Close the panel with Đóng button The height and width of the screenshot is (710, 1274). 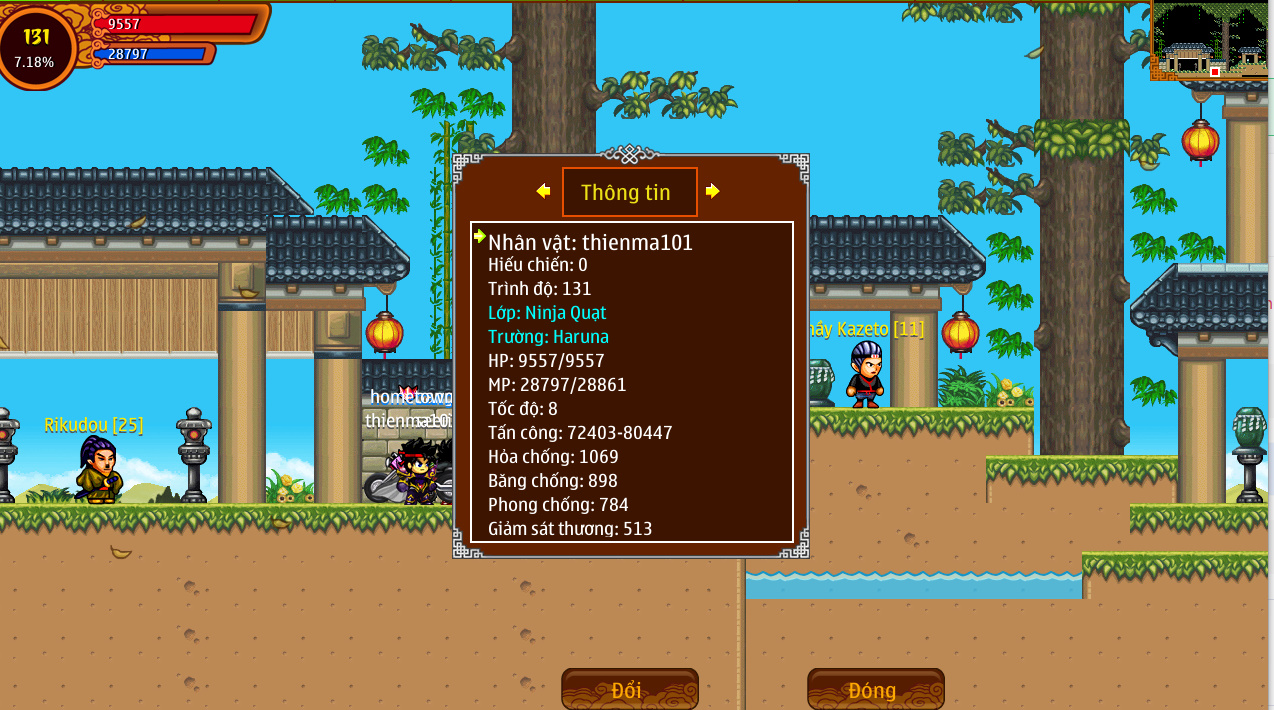tap(875, 690)
